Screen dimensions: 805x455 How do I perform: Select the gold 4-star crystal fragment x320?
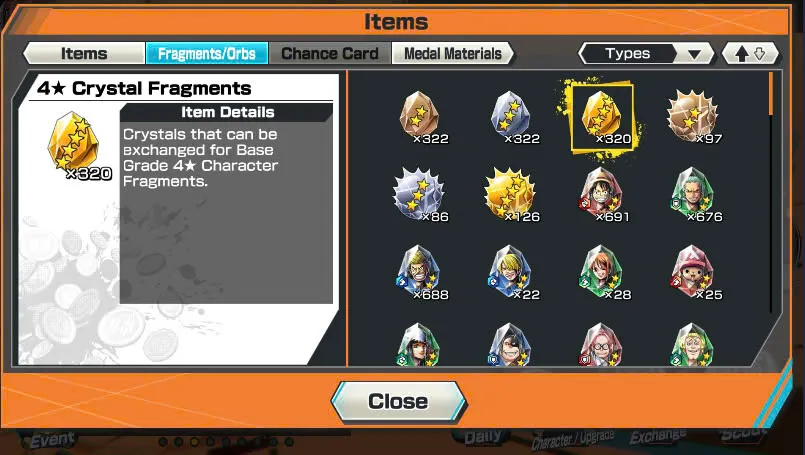600,115
